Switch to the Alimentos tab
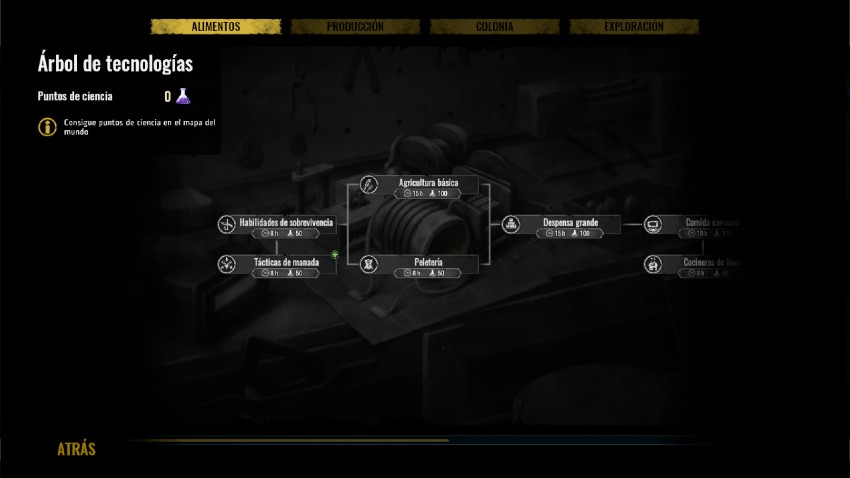Image resolution: width=850 pixels, height=478 pixels. tap(216, 27)
